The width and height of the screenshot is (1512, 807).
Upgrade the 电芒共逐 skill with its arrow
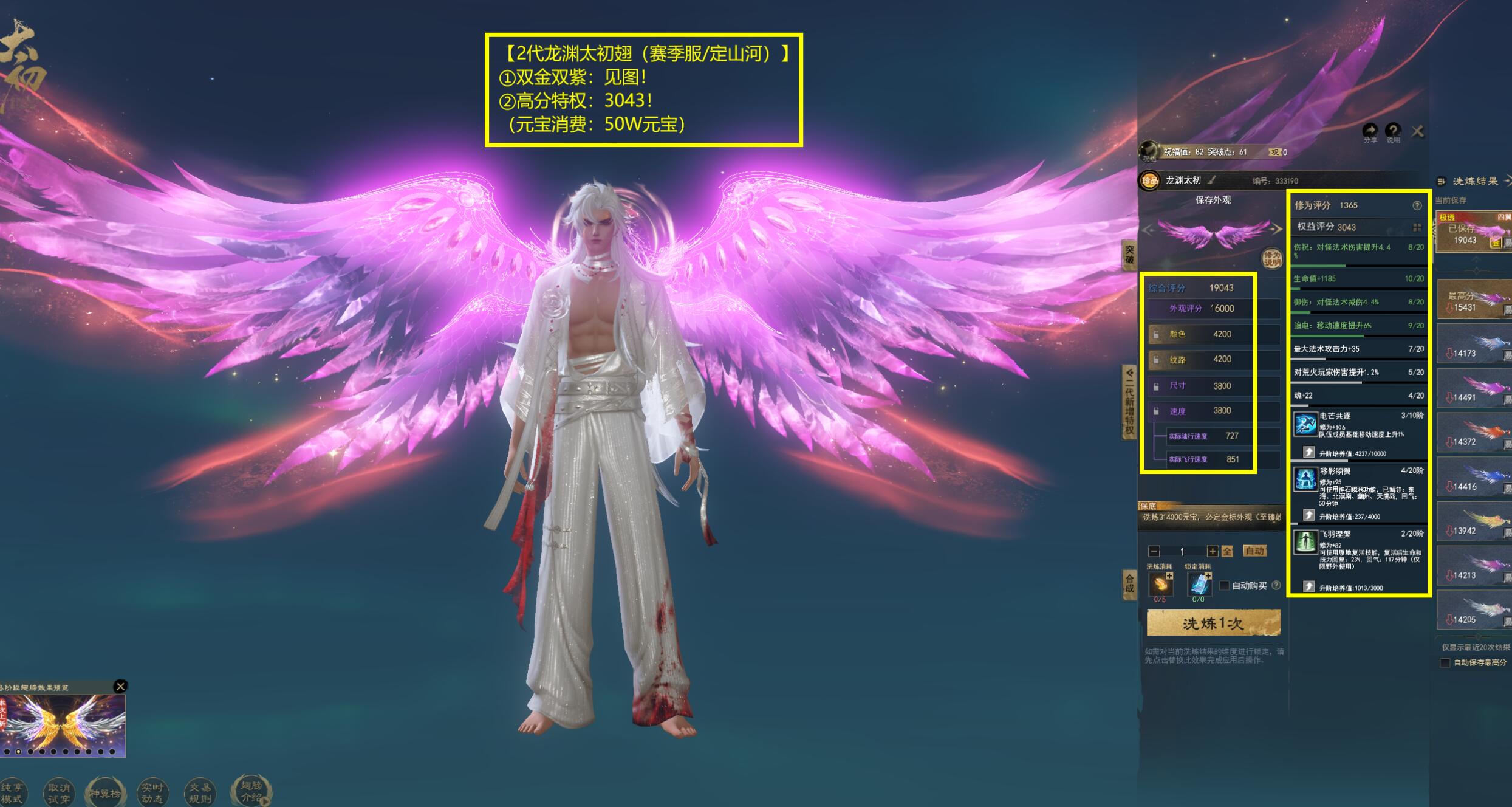pyautogui.click(x=1308, y=453)
